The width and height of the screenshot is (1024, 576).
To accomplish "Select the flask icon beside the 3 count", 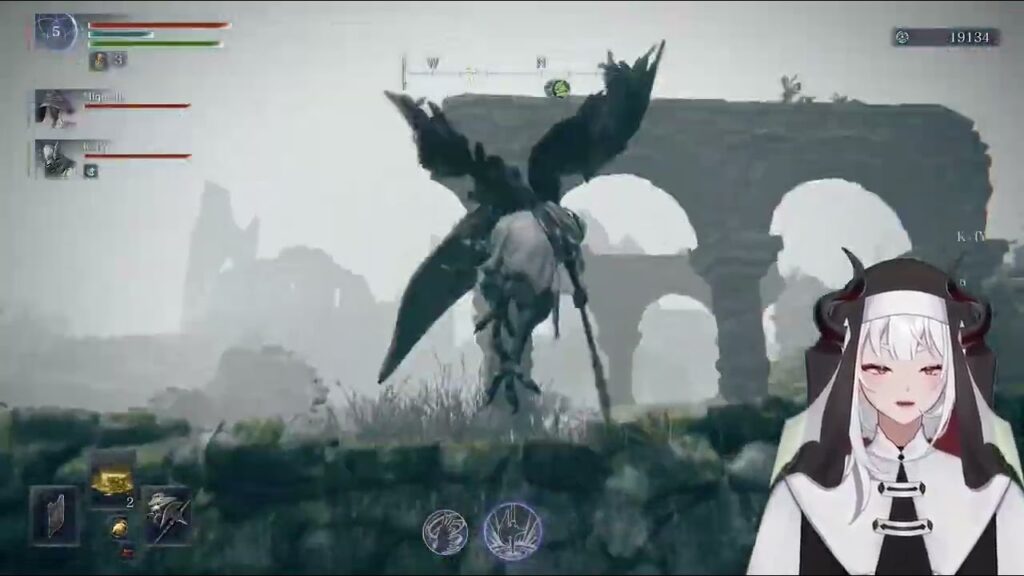I will click(100, 60).
